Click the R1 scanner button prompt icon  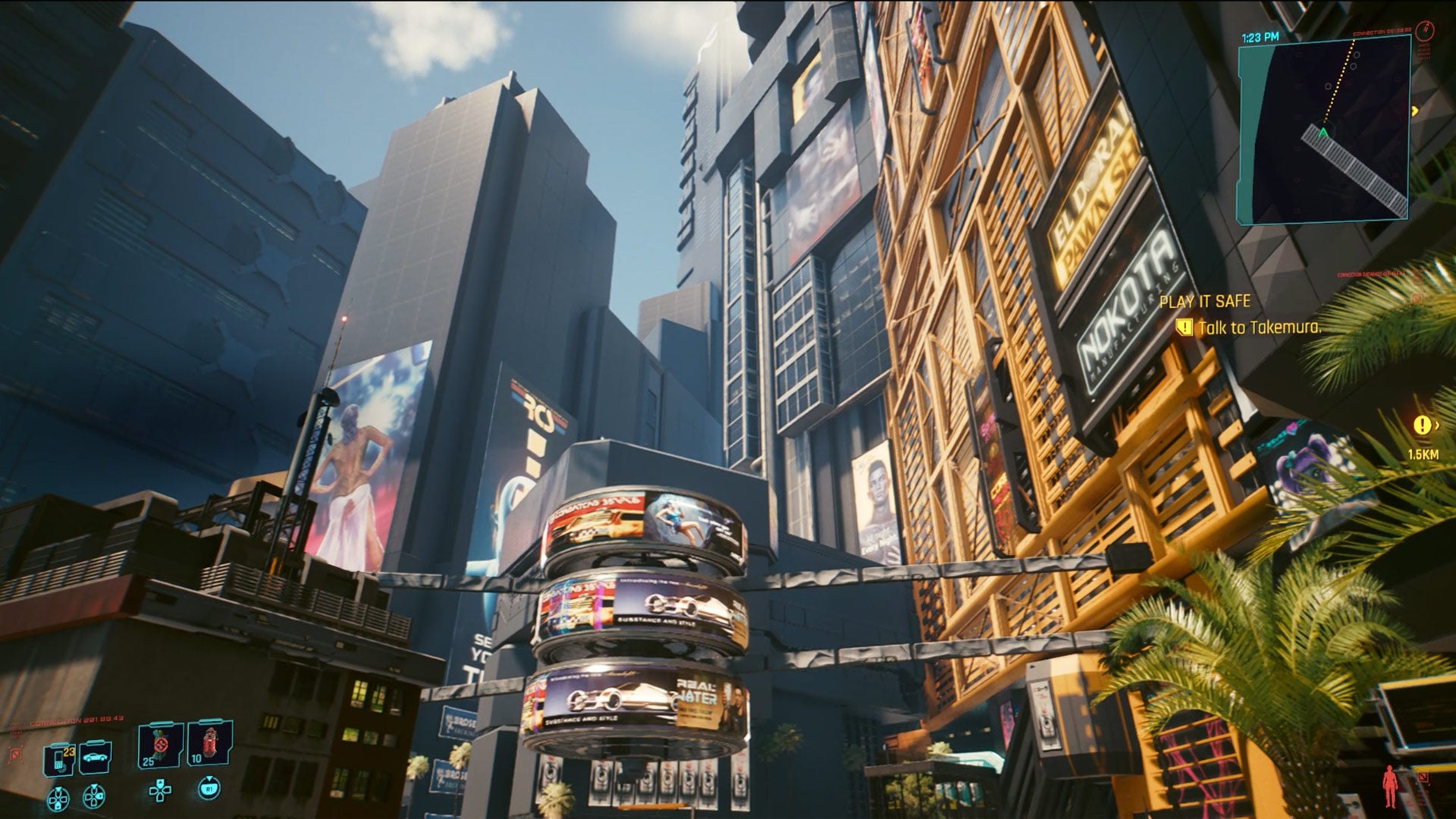click(210, 788)
